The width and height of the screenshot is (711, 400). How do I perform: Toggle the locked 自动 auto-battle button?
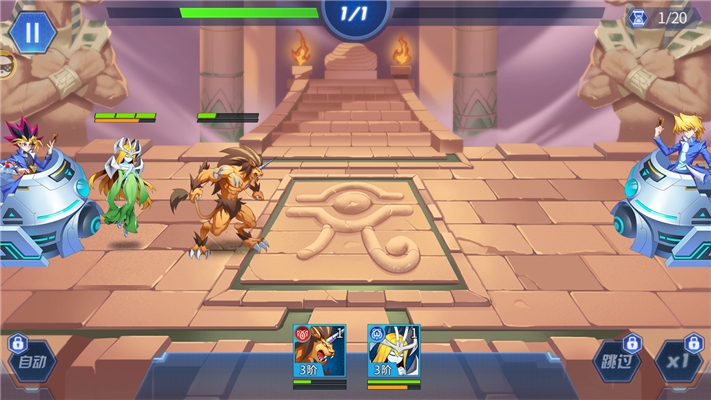(32, 362)
